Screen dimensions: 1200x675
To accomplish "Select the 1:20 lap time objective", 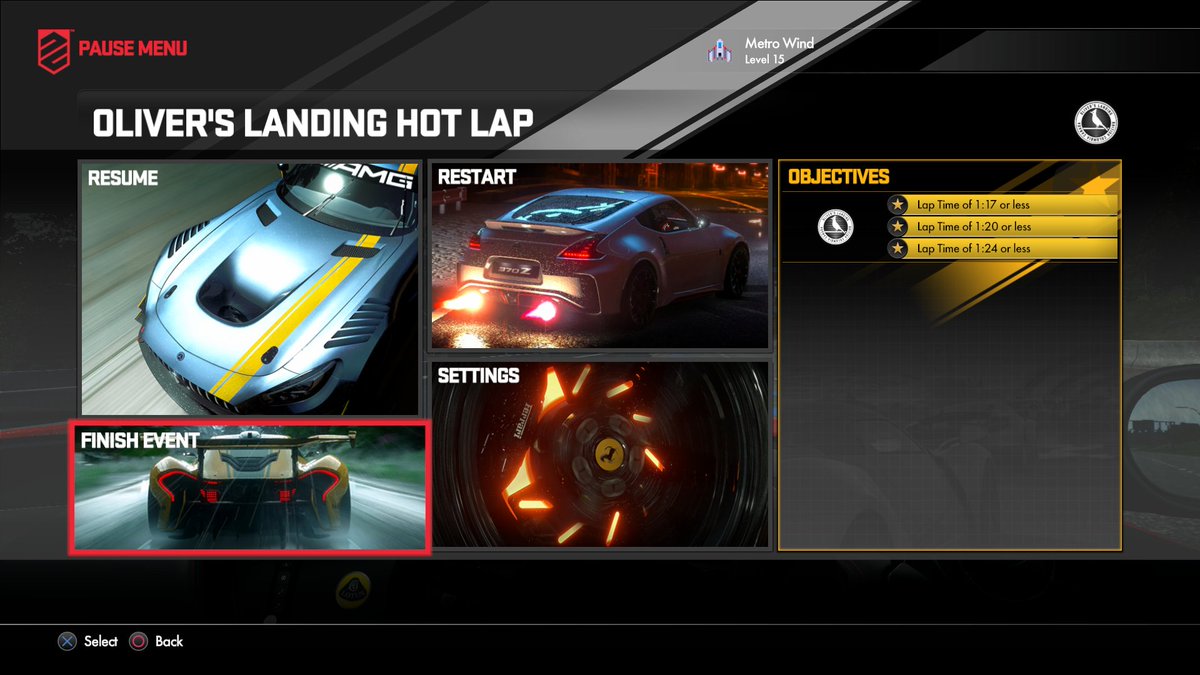I will (1000, 227).
